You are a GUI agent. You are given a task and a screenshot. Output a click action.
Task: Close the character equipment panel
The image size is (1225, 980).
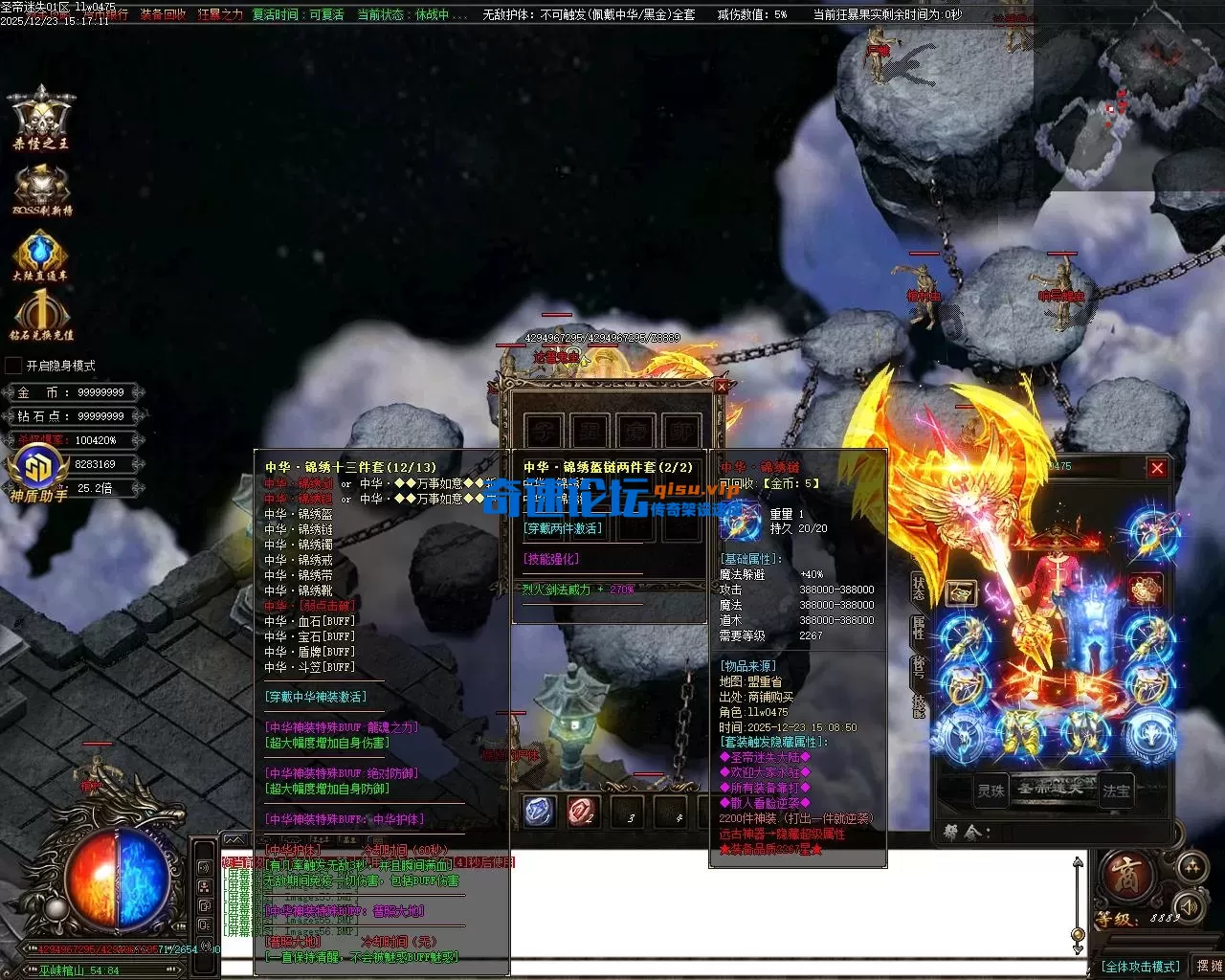click(x=1157, y=468)
